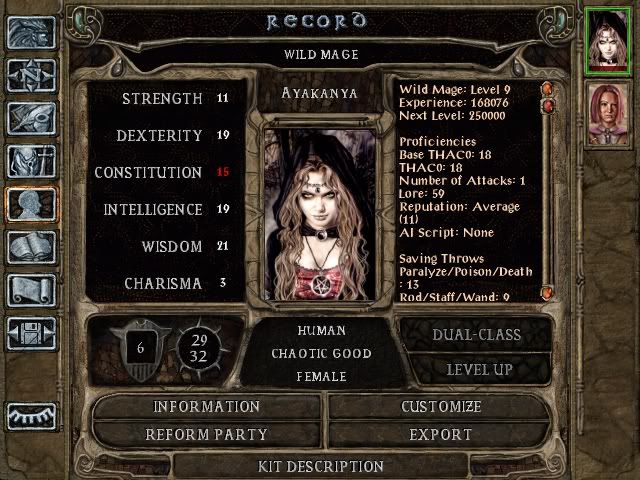Export the character
Image resolution: width=640 pixels, height=480 pixels.
tap(440, 435)
